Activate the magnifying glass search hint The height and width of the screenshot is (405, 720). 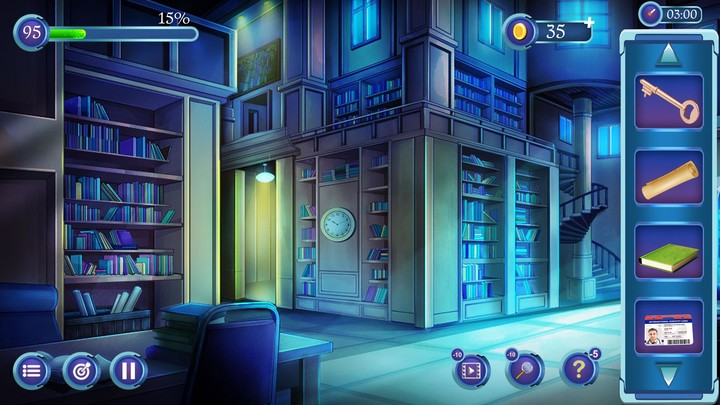pos(525,371)
